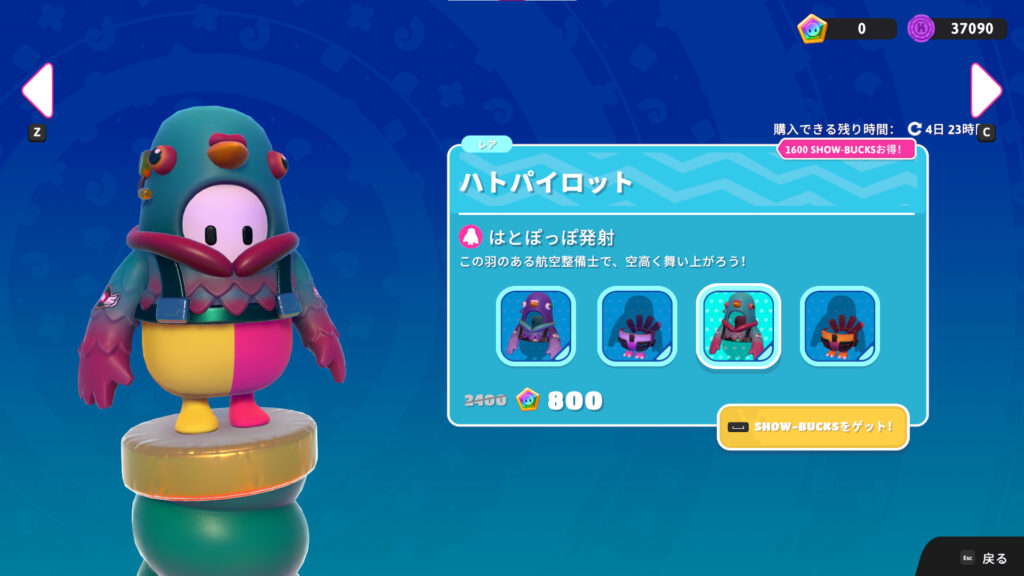Image resolution: width=1024 pixels, height=576 pixels.
Task: Select the orange-belt costume bottom thumbnail
Action: point(839,326)
